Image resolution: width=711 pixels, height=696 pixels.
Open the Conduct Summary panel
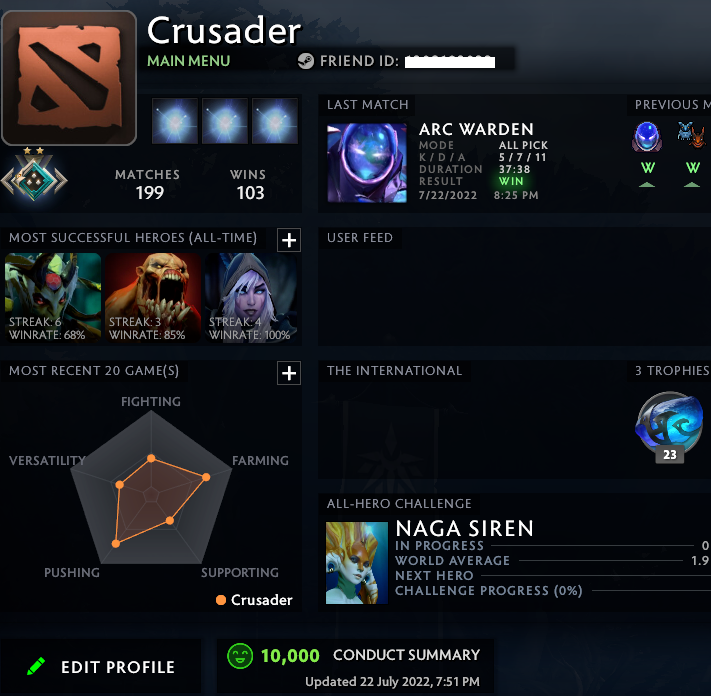coord(406,656)
